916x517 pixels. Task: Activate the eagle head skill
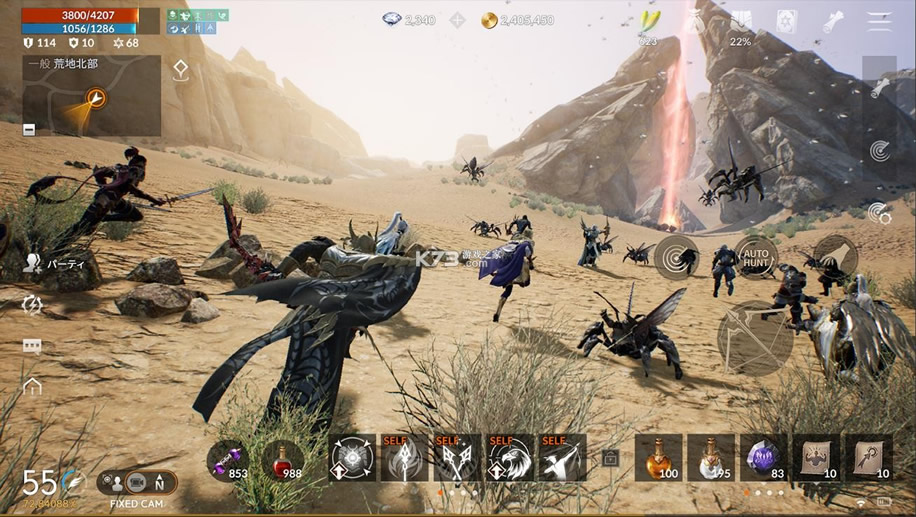(509, 458)
